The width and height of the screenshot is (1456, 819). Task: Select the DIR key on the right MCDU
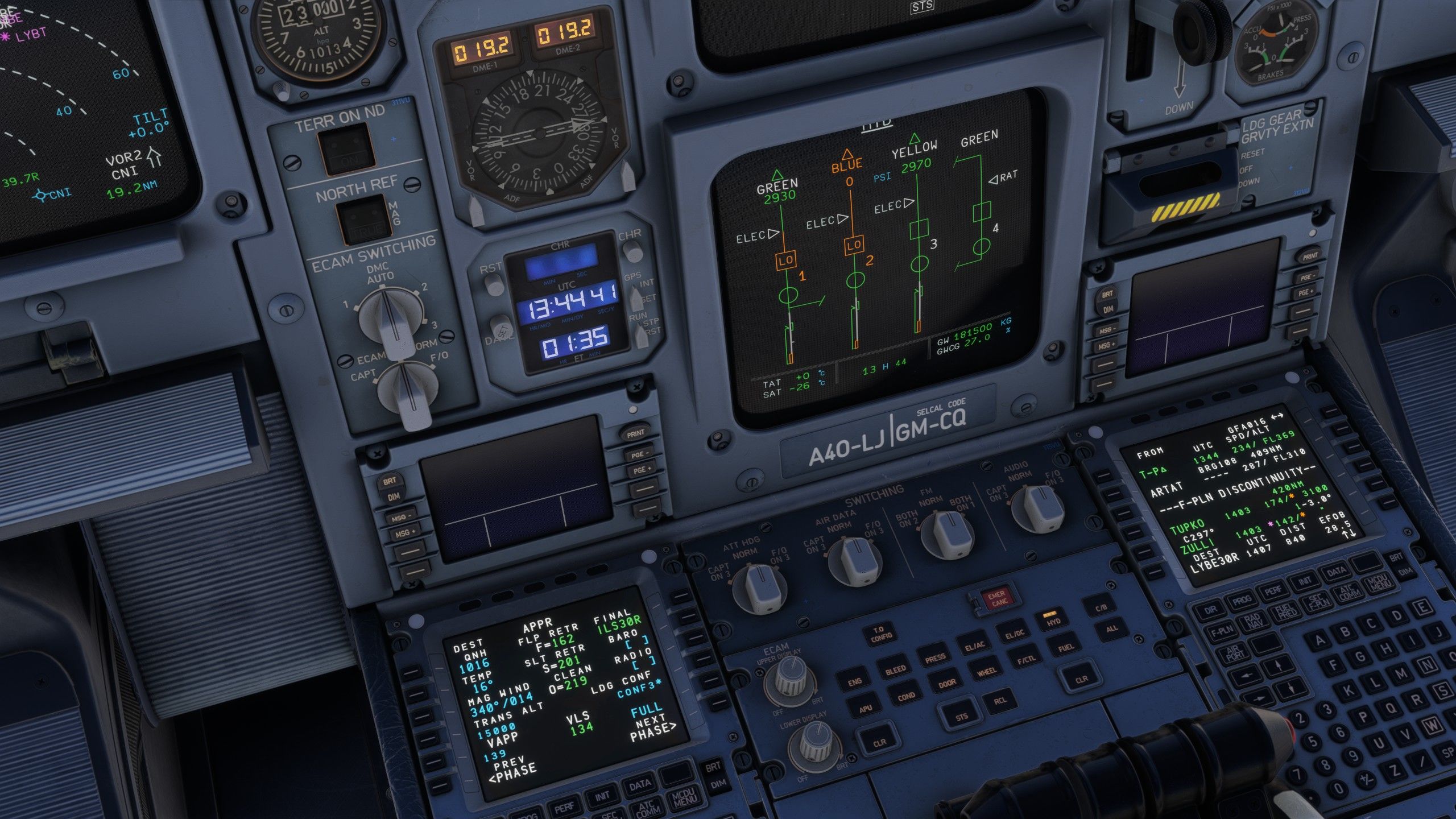[1210, 610]
